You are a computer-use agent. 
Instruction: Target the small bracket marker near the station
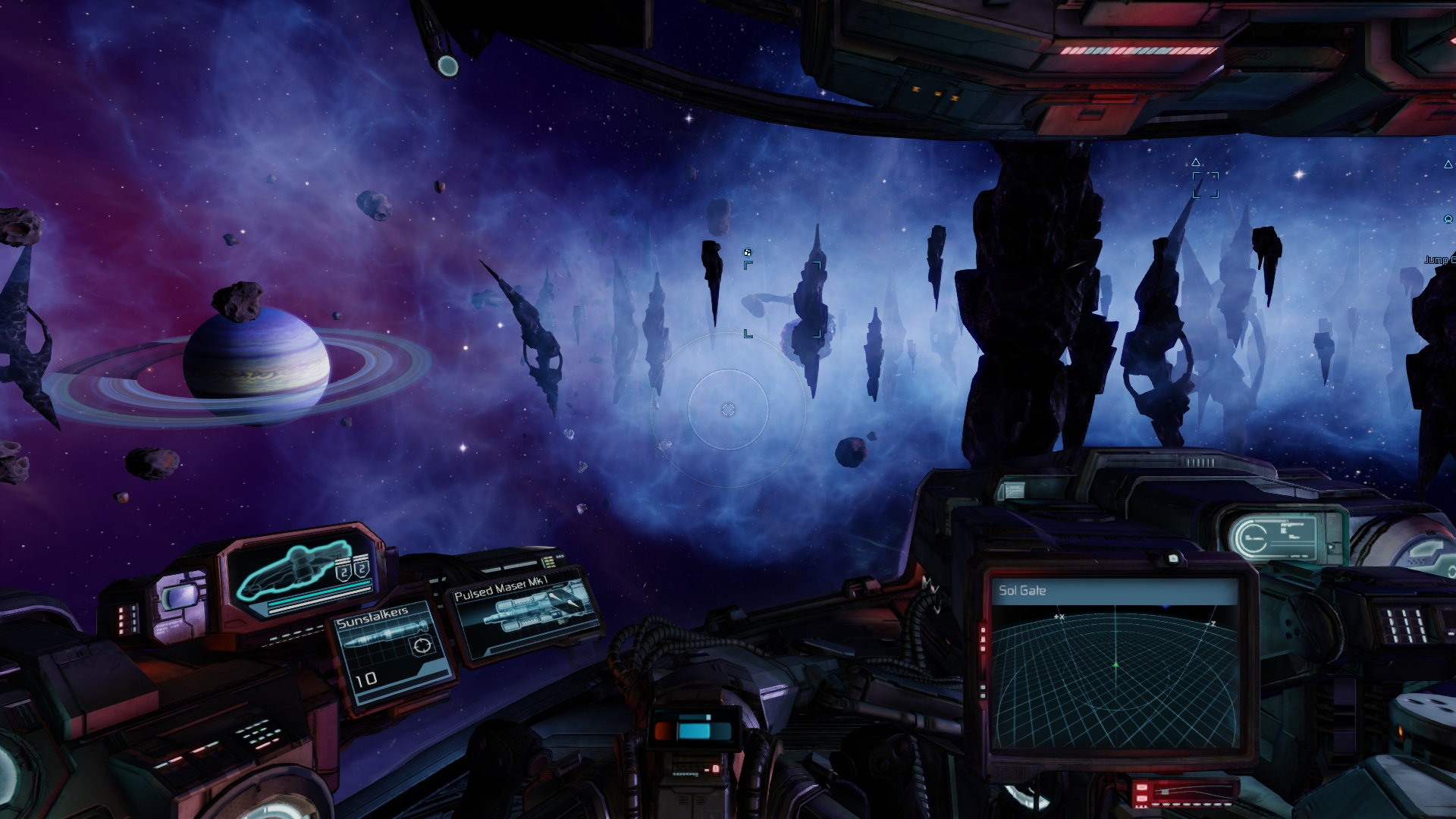click(x=1205, y=184)
